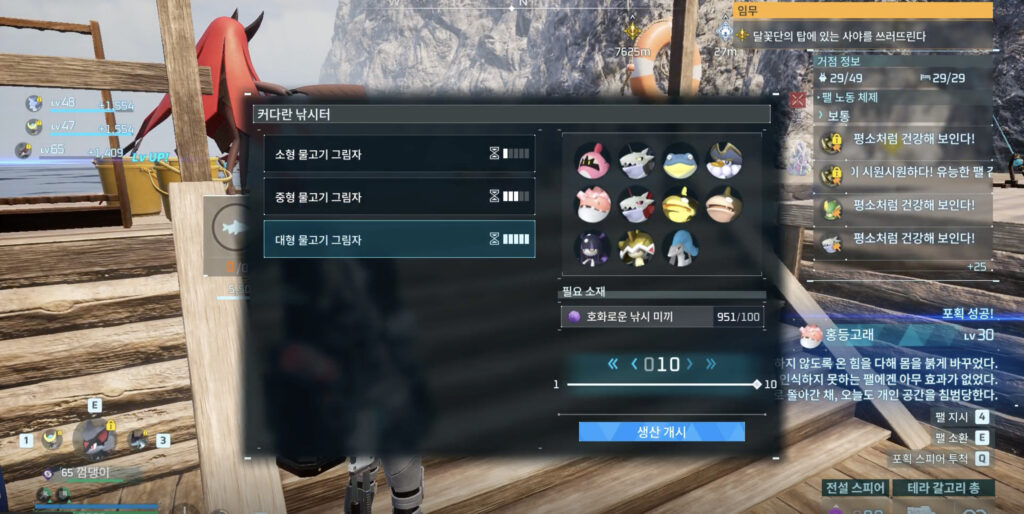Pick the brown blob pal icon

[724, 204]
